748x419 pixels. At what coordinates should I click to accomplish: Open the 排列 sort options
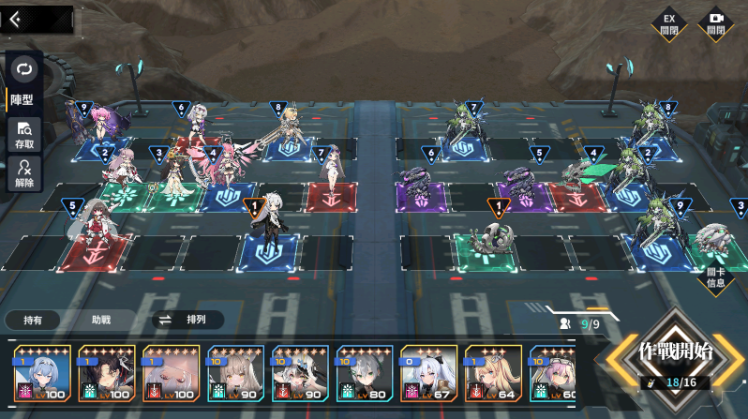[180, 320]
